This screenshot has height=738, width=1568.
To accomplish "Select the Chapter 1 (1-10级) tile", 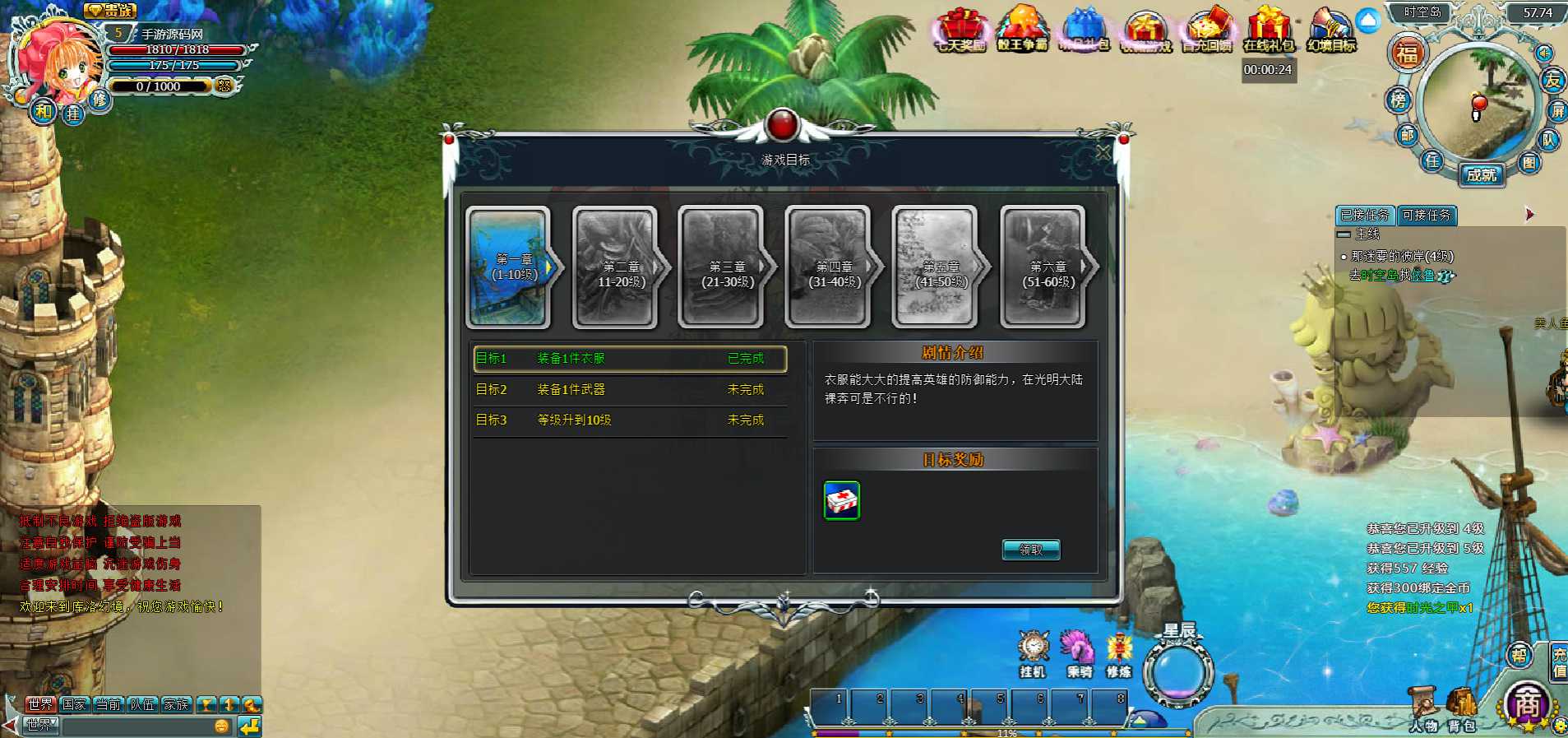I will tap(509, 267).
